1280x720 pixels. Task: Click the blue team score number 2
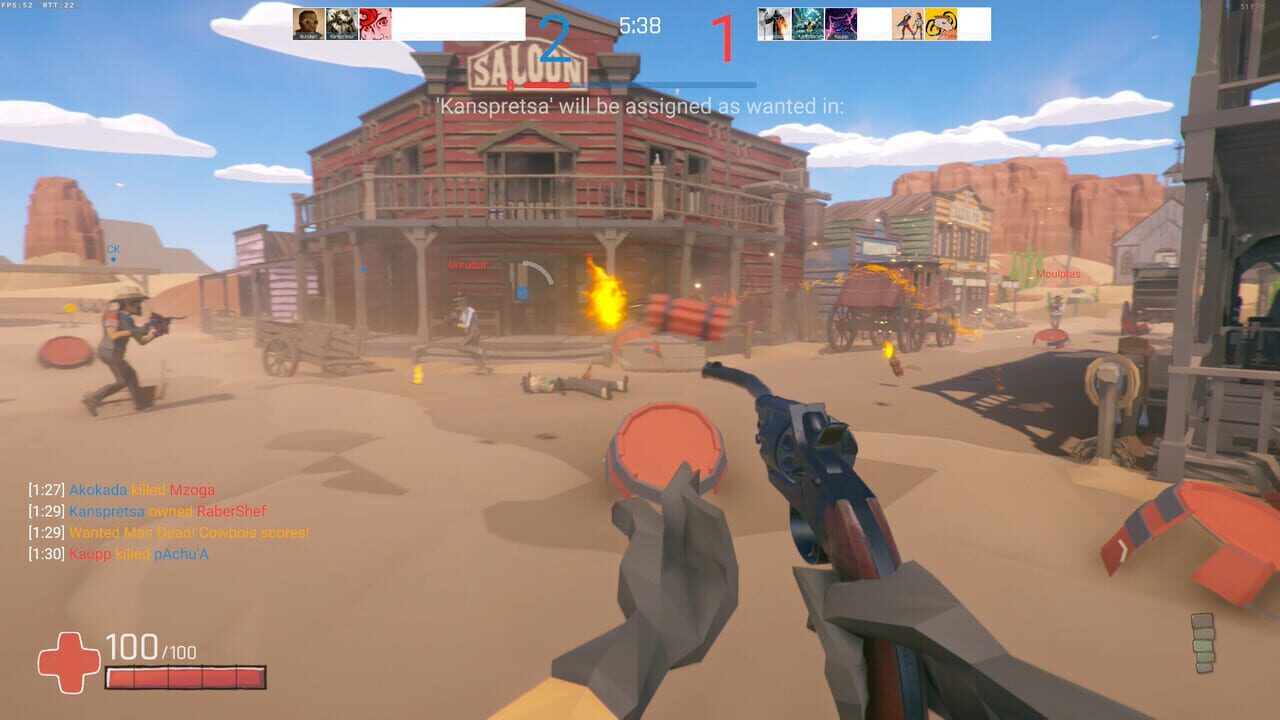[553, 34]
